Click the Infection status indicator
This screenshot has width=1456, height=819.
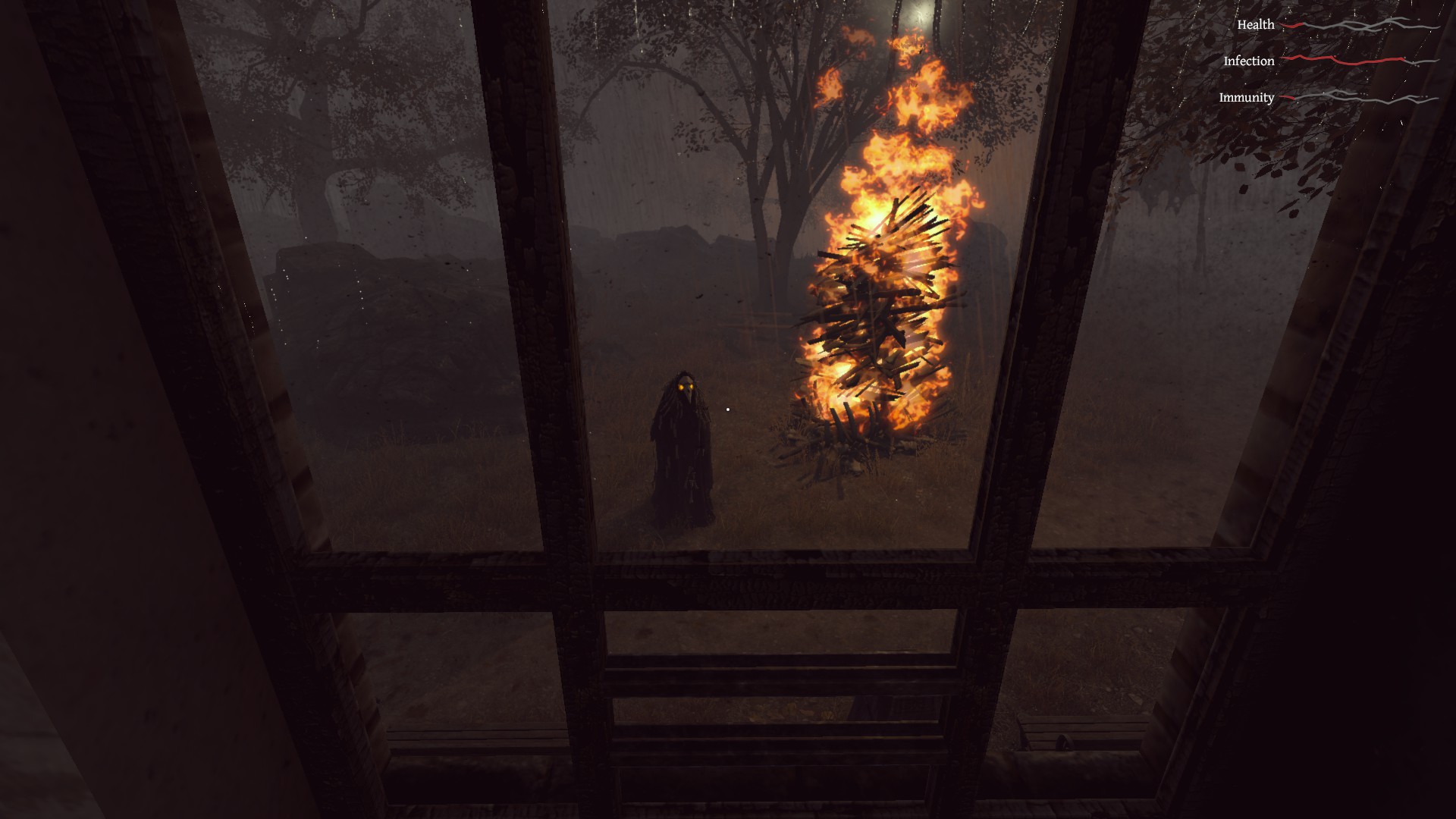pos(1249,61)
